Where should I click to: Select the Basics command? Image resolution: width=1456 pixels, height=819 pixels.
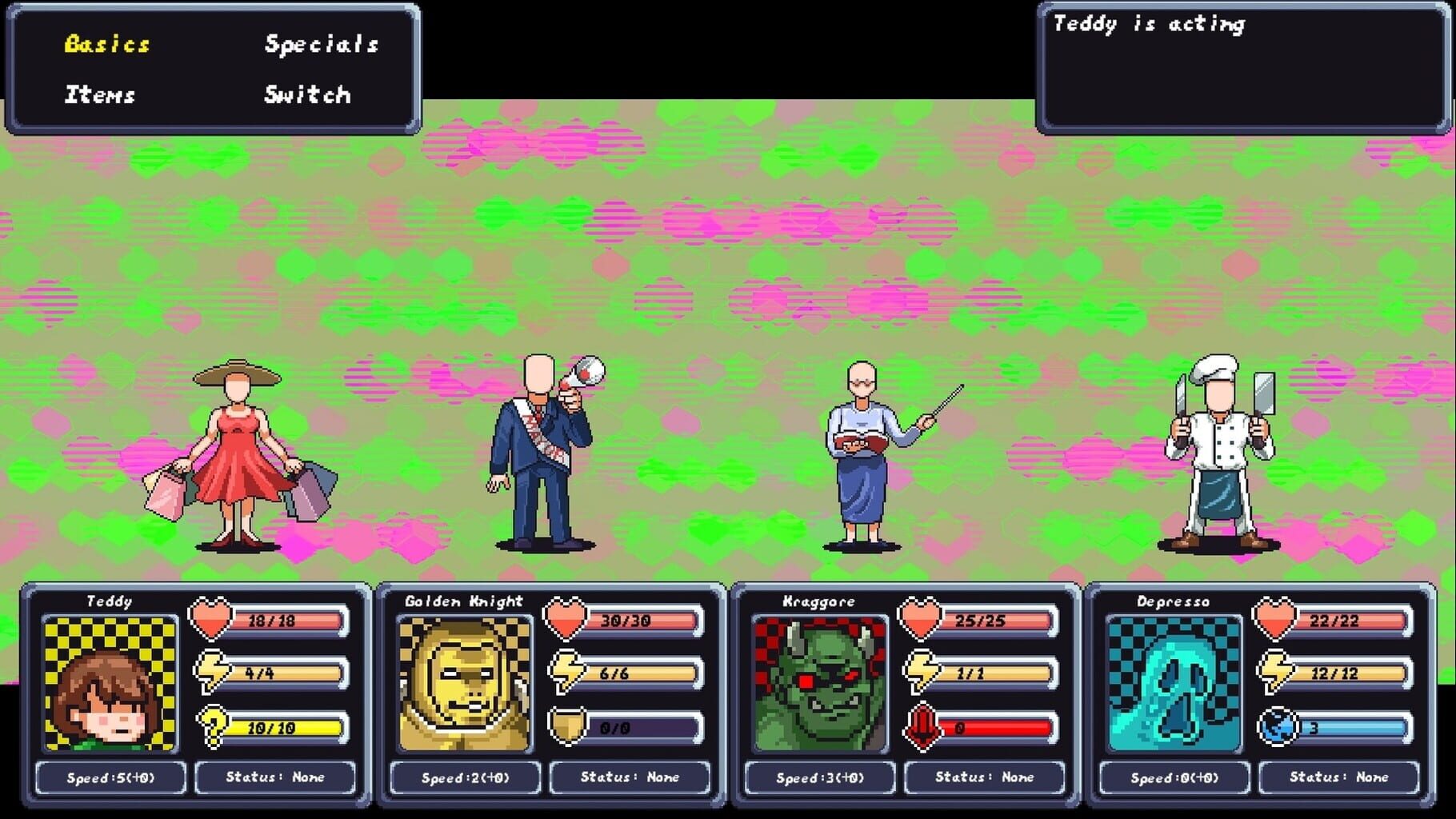click(106, 45)
